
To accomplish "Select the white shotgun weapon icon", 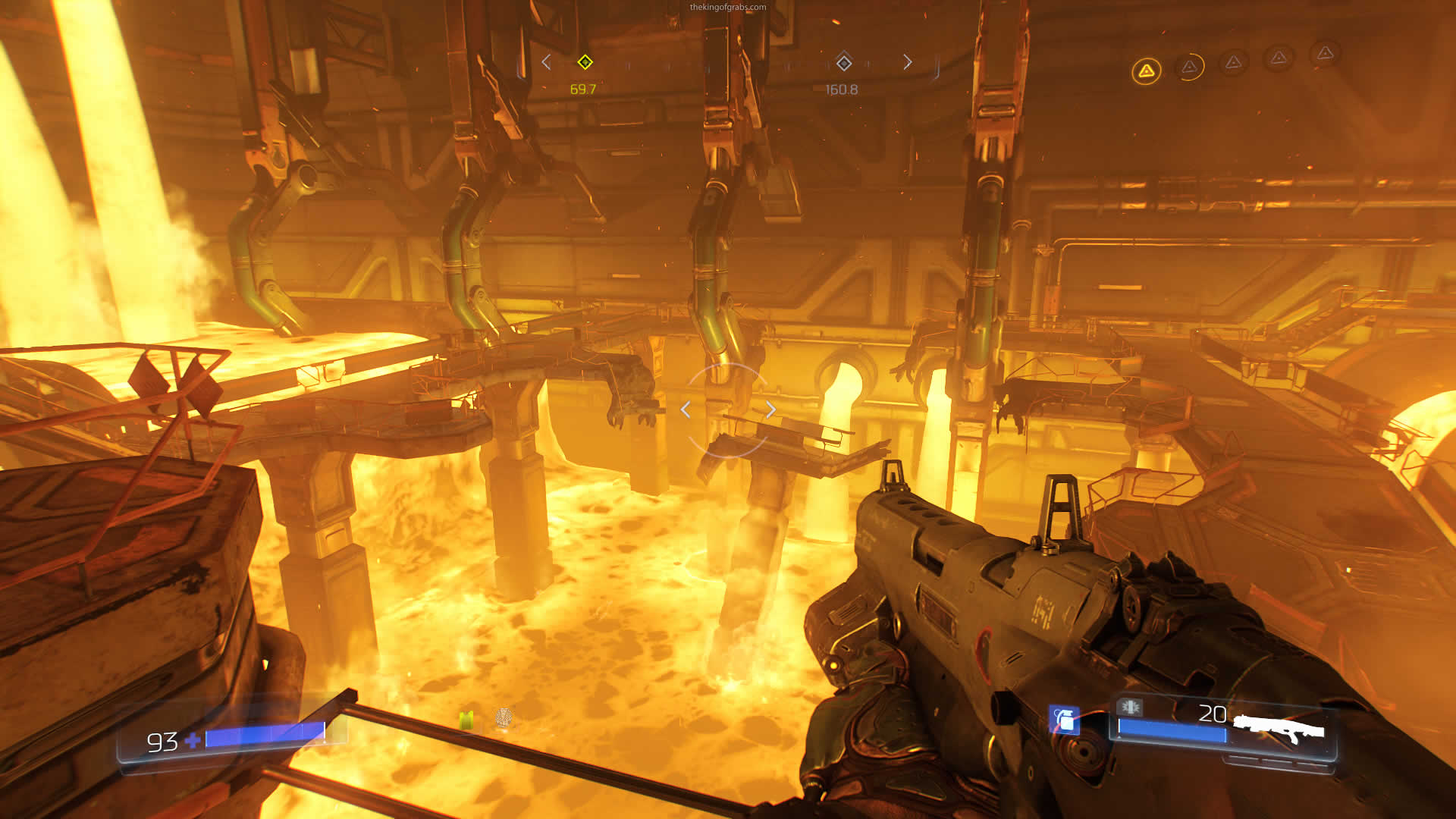I will click(1279, 730).
